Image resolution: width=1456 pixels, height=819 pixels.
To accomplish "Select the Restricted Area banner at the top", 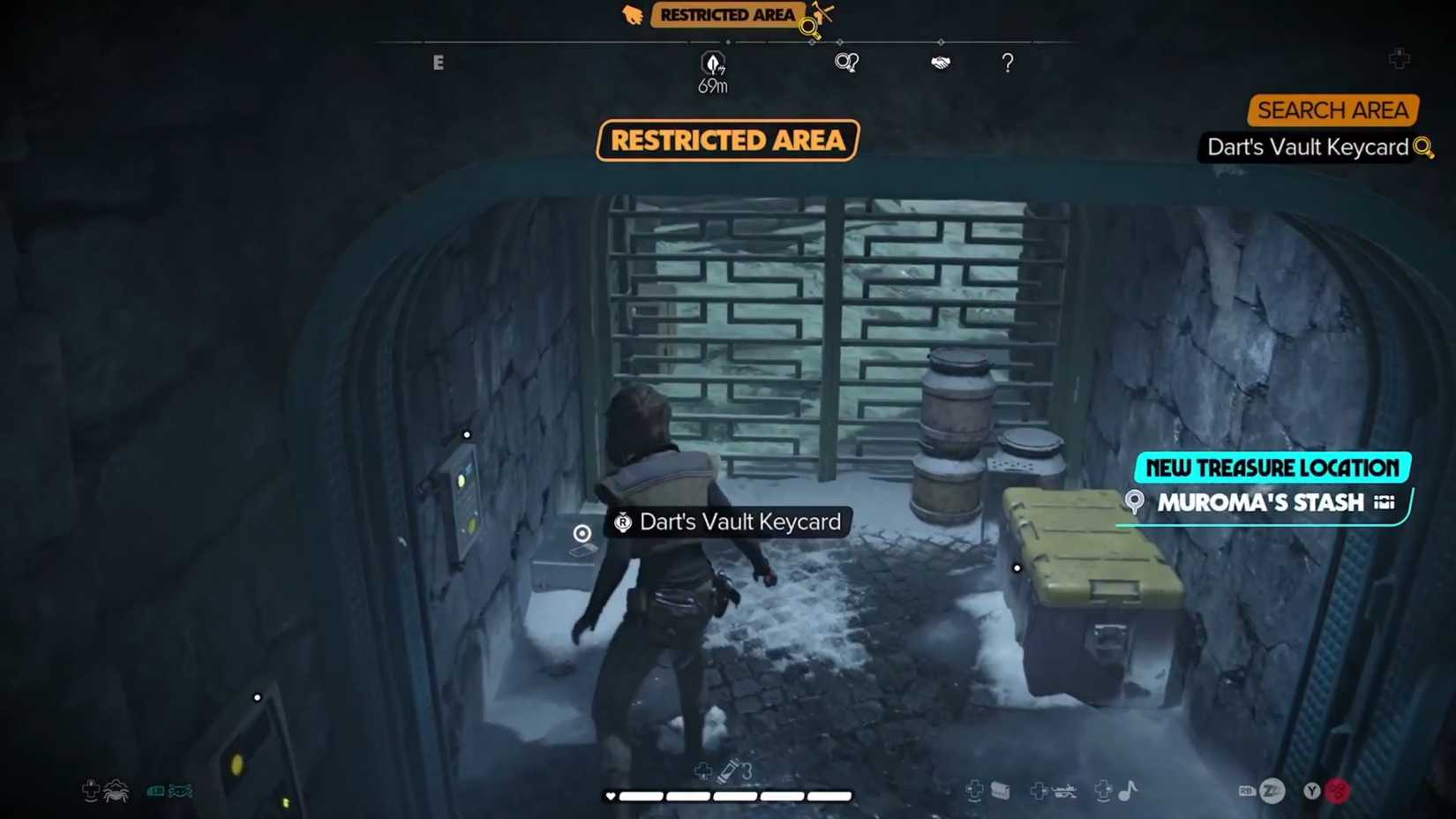I will click(727, 141).
